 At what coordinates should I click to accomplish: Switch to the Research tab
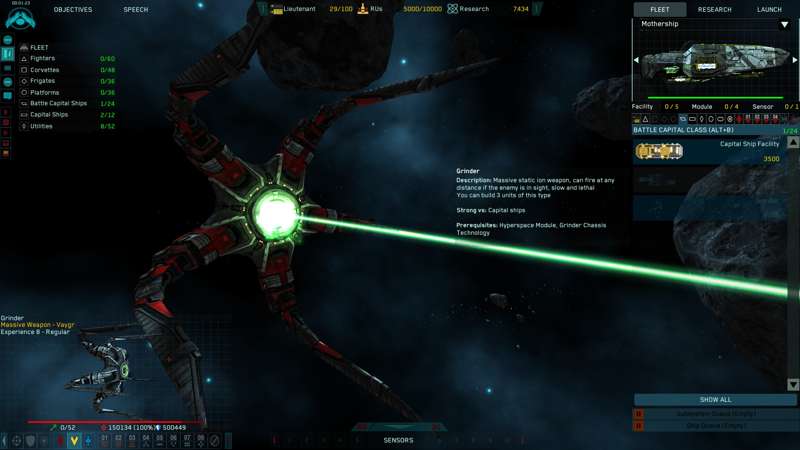(x=714, y=9)
